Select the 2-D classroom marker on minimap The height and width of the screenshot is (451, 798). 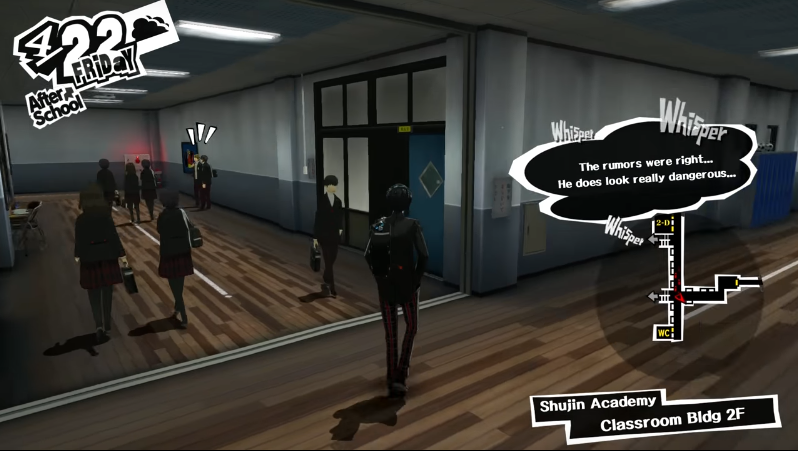pyautogui.click(x=665, y=223)
